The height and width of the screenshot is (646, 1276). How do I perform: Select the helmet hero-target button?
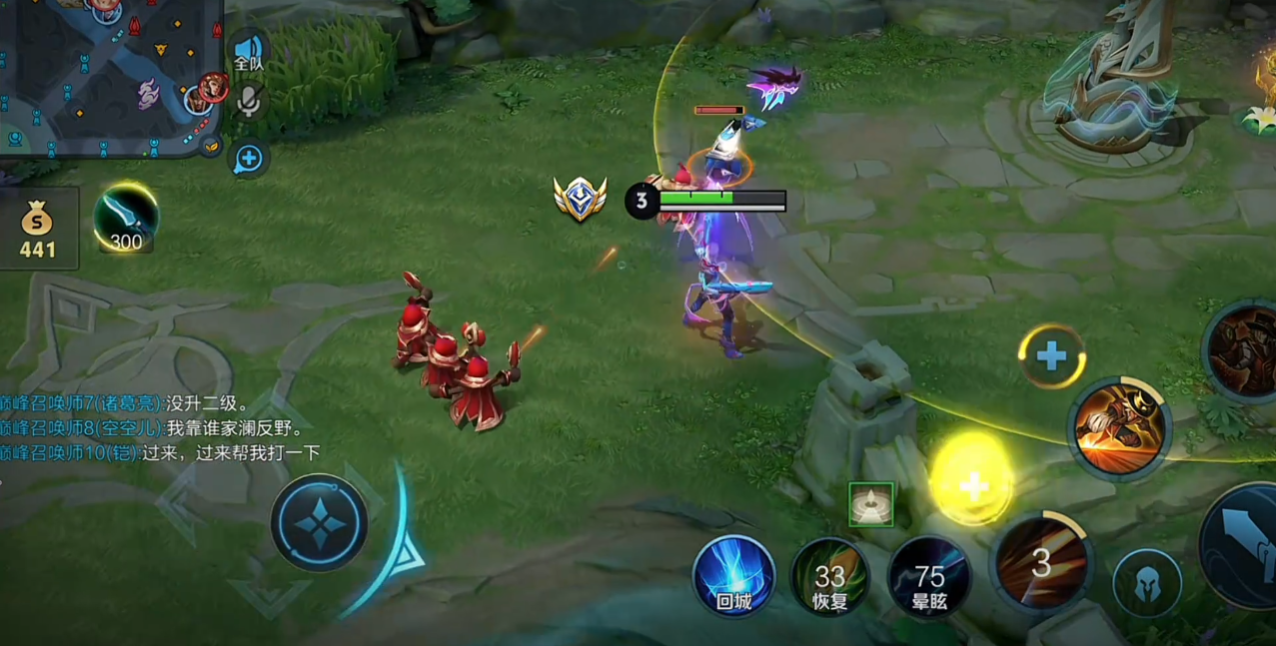1147,583
